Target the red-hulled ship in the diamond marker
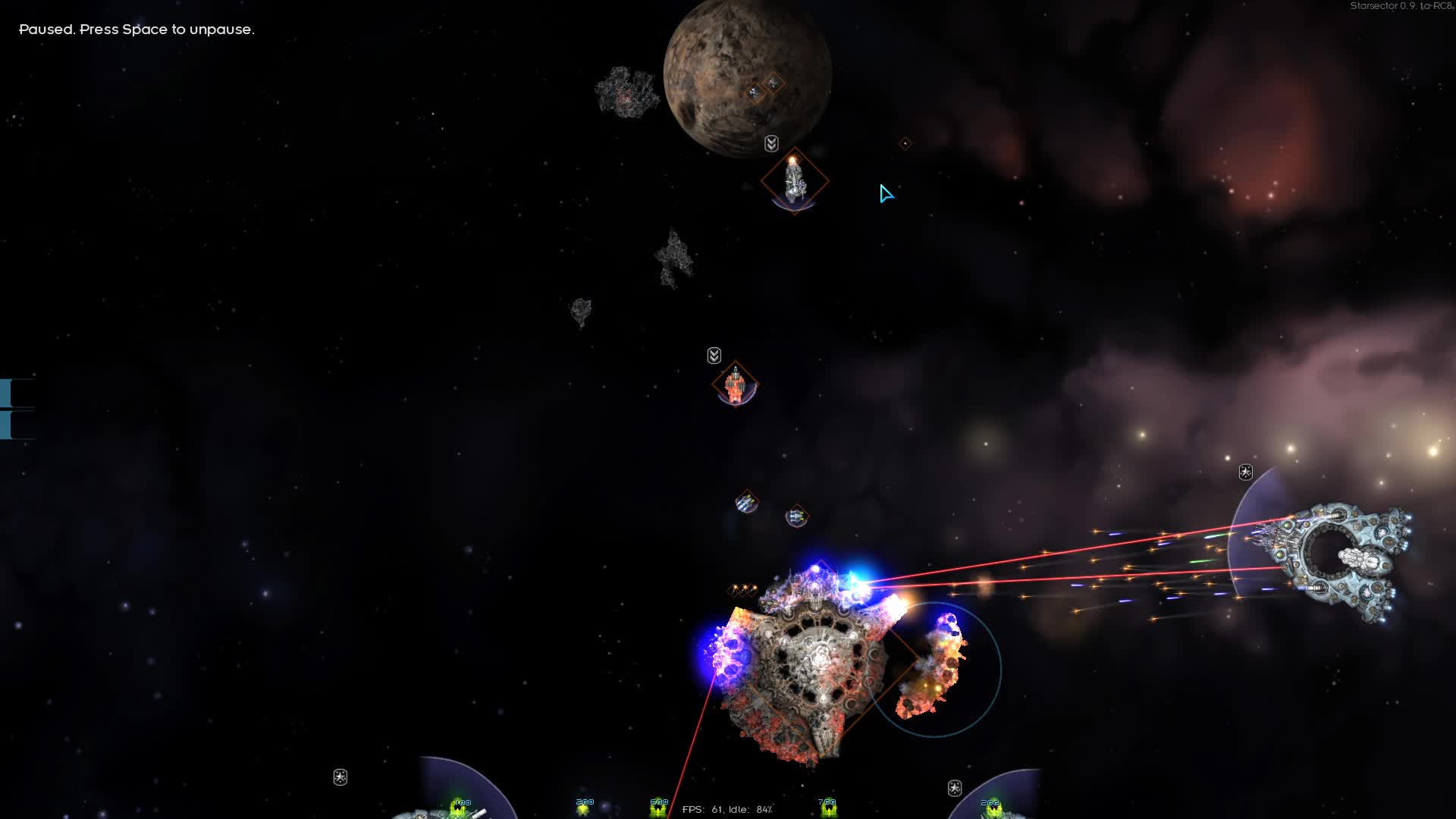 735,385
